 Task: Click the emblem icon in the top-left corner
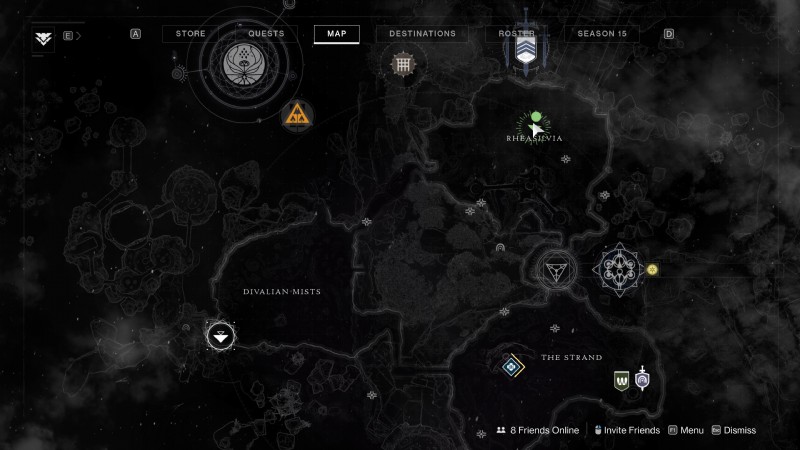point(44,39)
